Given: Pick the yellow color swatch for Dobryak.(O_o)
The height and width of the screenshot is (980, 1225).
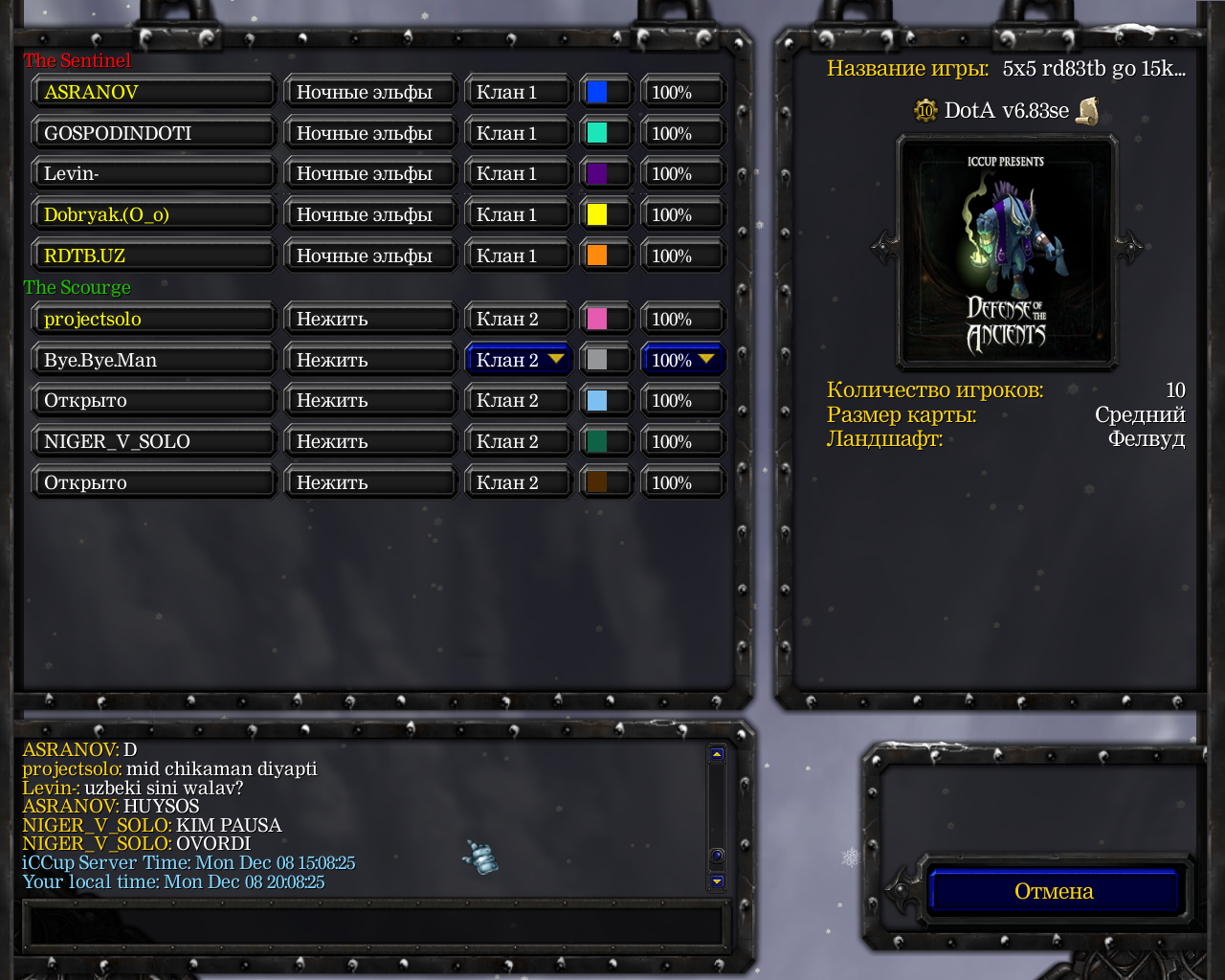Looking at the screenshot, I should [597, 214].
